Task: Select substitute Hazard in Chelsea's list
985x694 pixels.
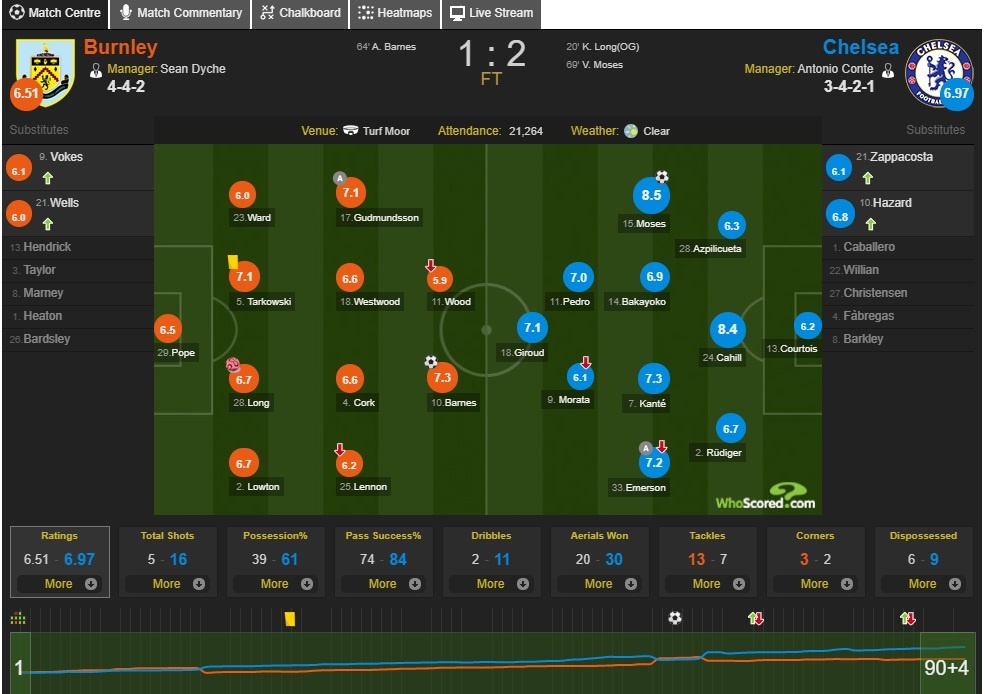Action: pyautogui.click(x=890, y=203)
